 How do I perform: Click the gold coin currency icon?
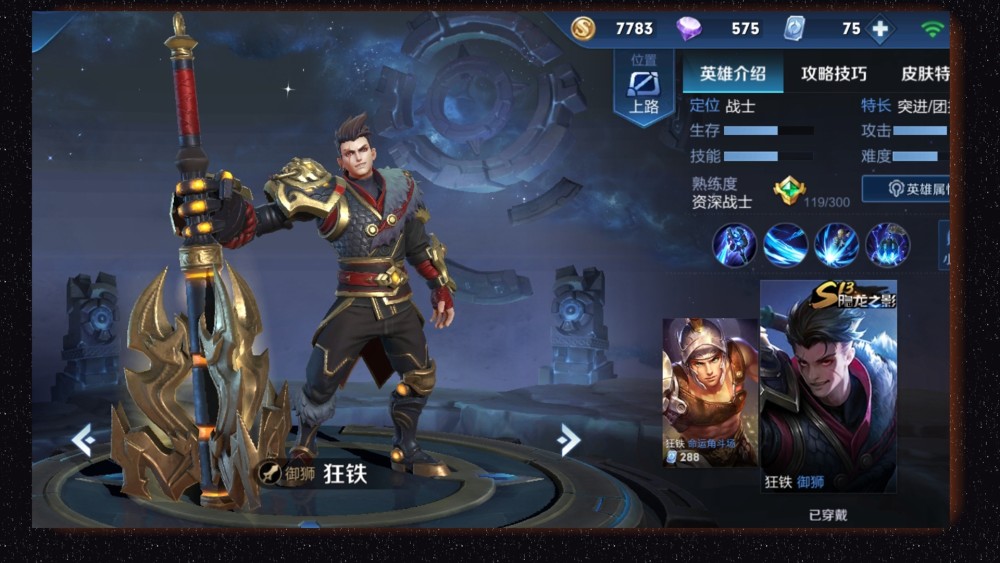(x=583, y=29)
